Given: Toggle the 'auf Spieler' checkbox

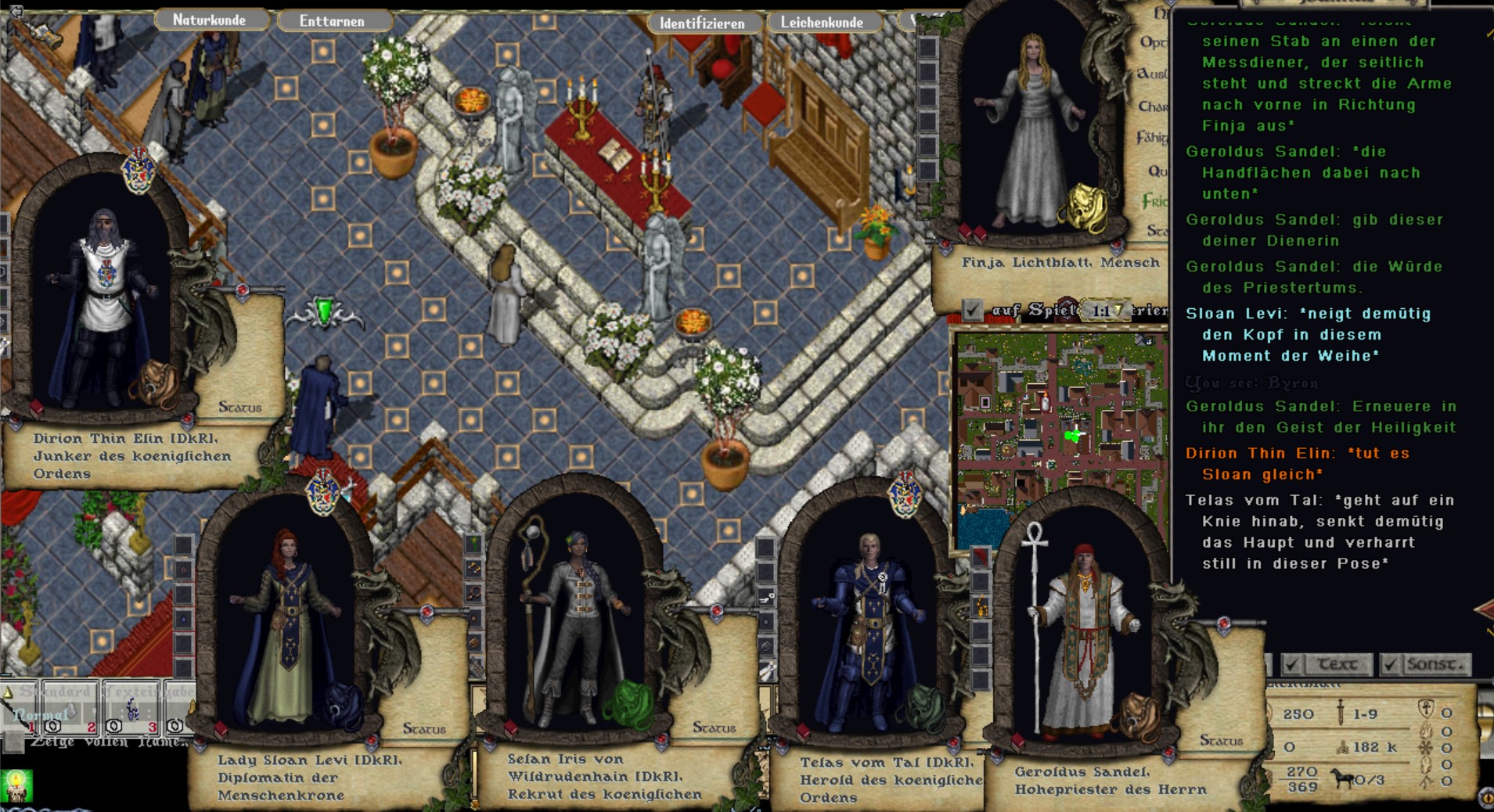Looking at the screenshot, I should point(972,311).
